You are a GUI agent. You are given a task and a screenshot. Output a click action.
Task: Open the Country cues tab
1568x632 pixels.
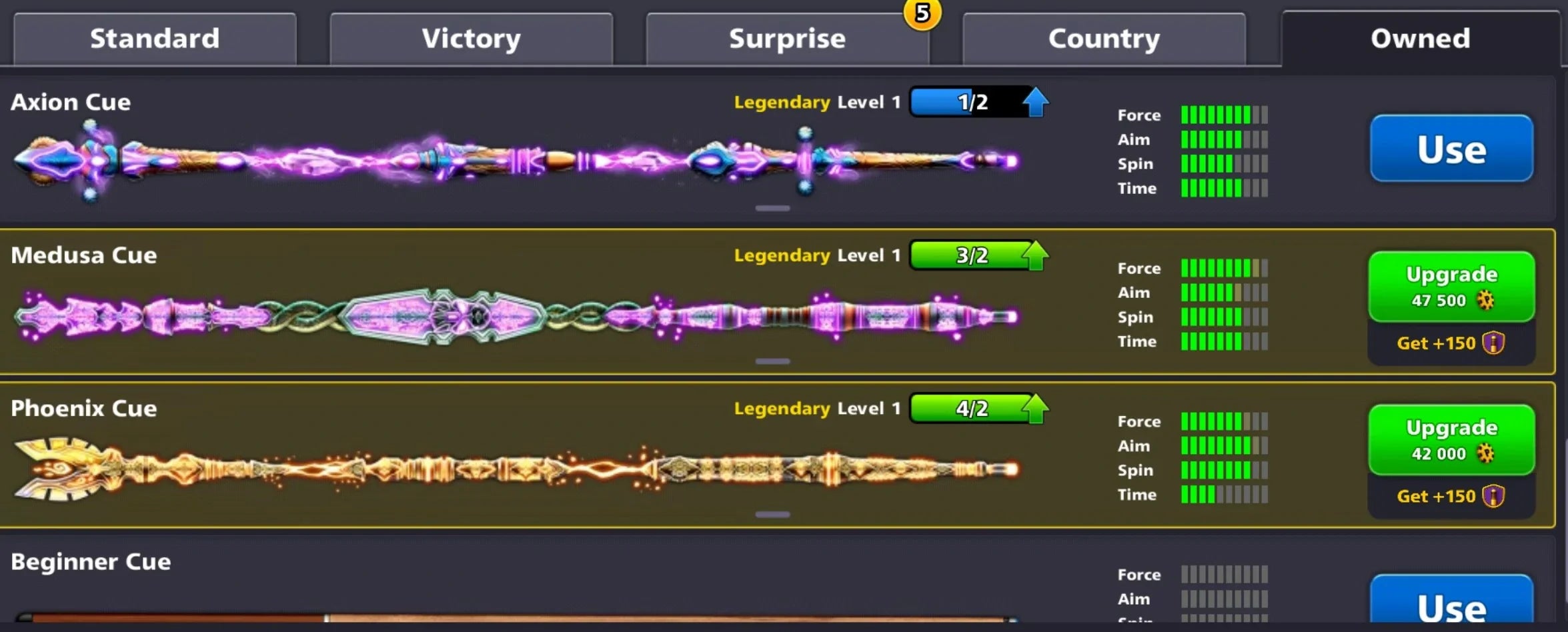(x=1103, y=38)
